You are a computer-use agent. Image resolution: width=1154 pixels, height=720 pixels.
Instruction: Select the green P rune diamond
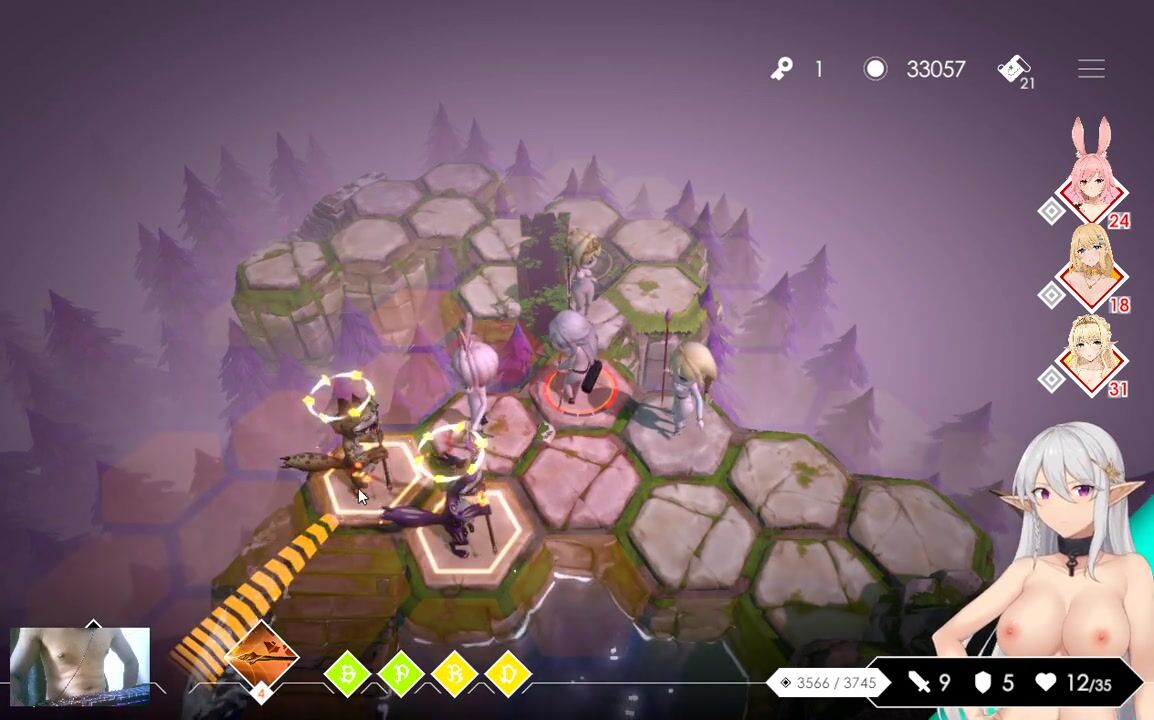pyautogui.click(x=401, y=675)
